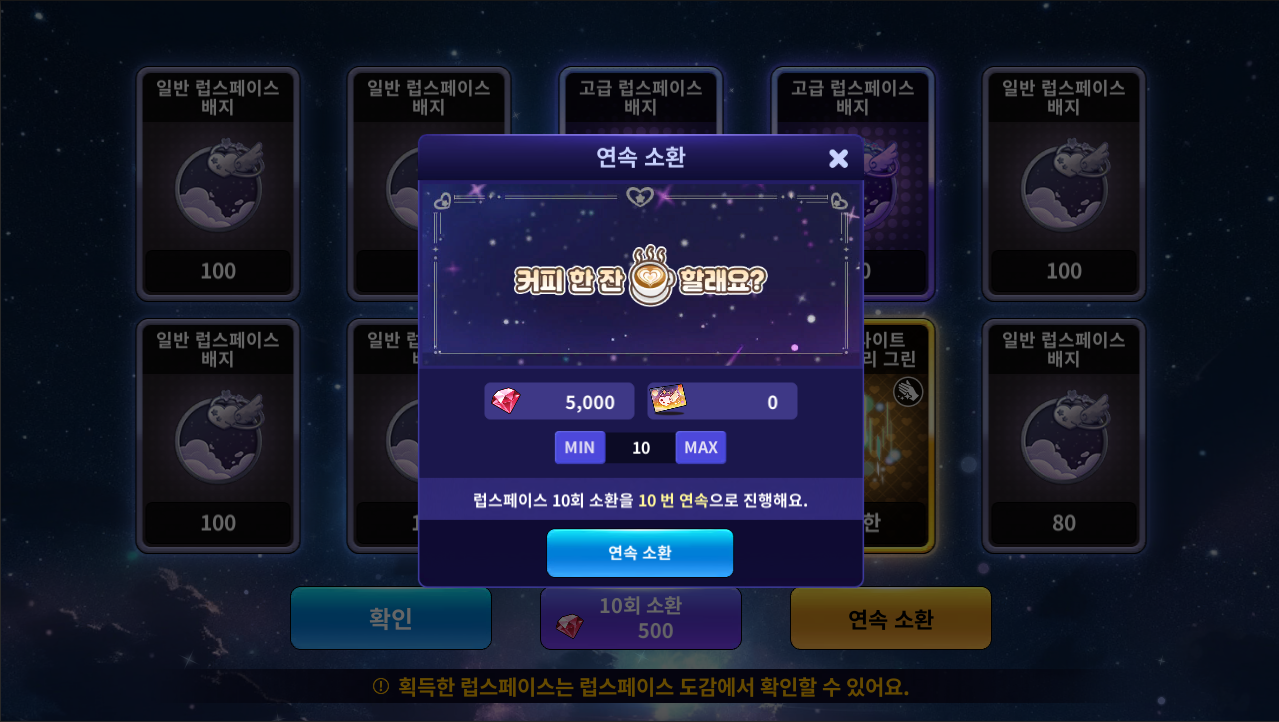
Task: Select the ruby currency box showing 5,000
Action: point(559,401)
